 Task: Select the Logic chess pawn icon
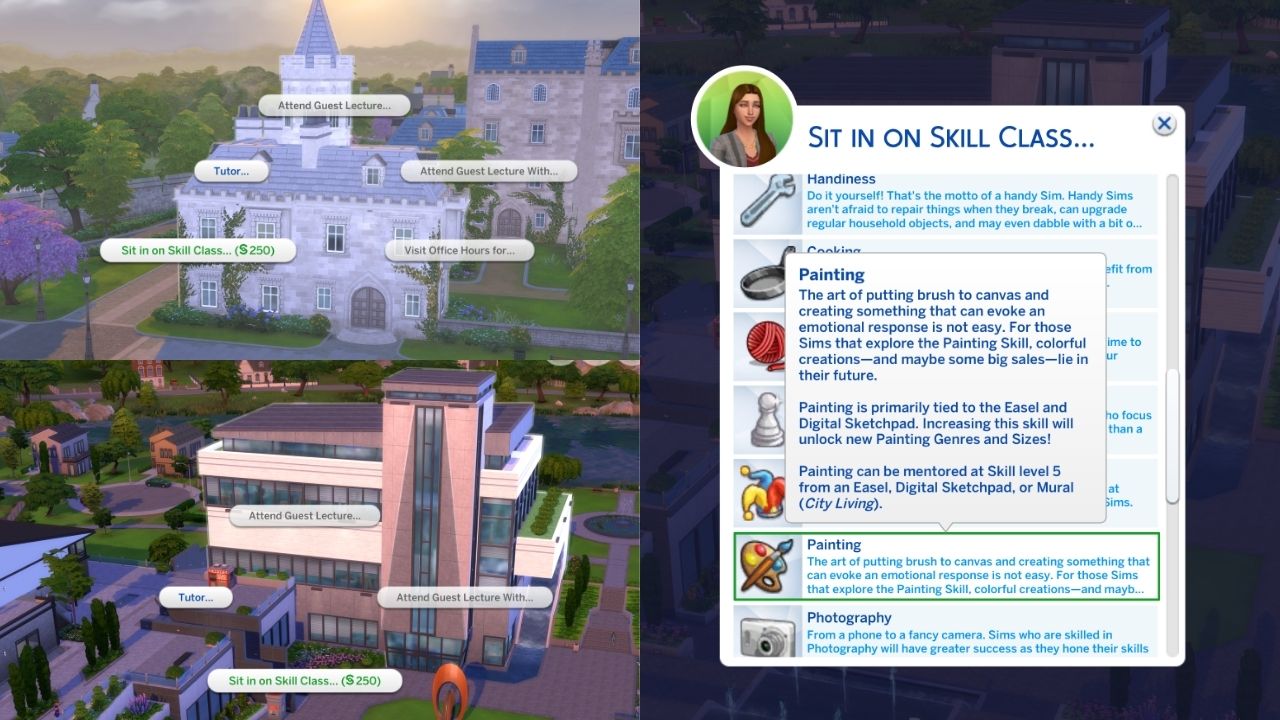(x=766, y=420)
